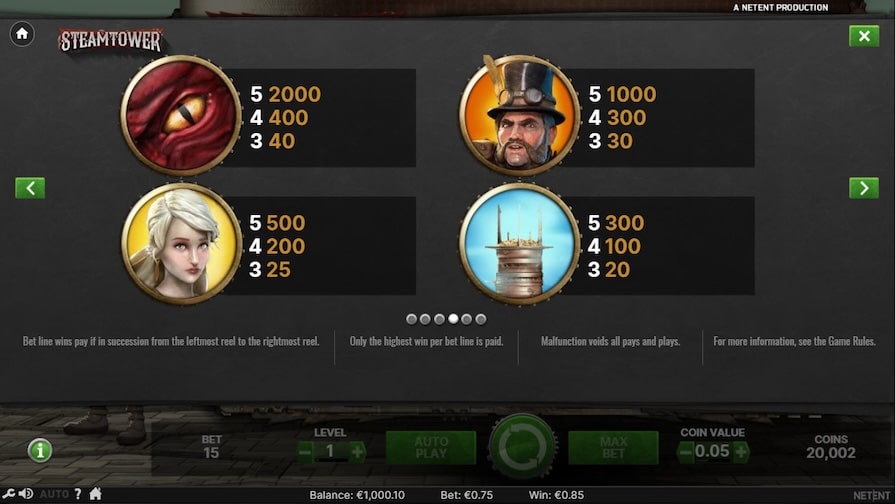Open the green info button

[40, 450]
